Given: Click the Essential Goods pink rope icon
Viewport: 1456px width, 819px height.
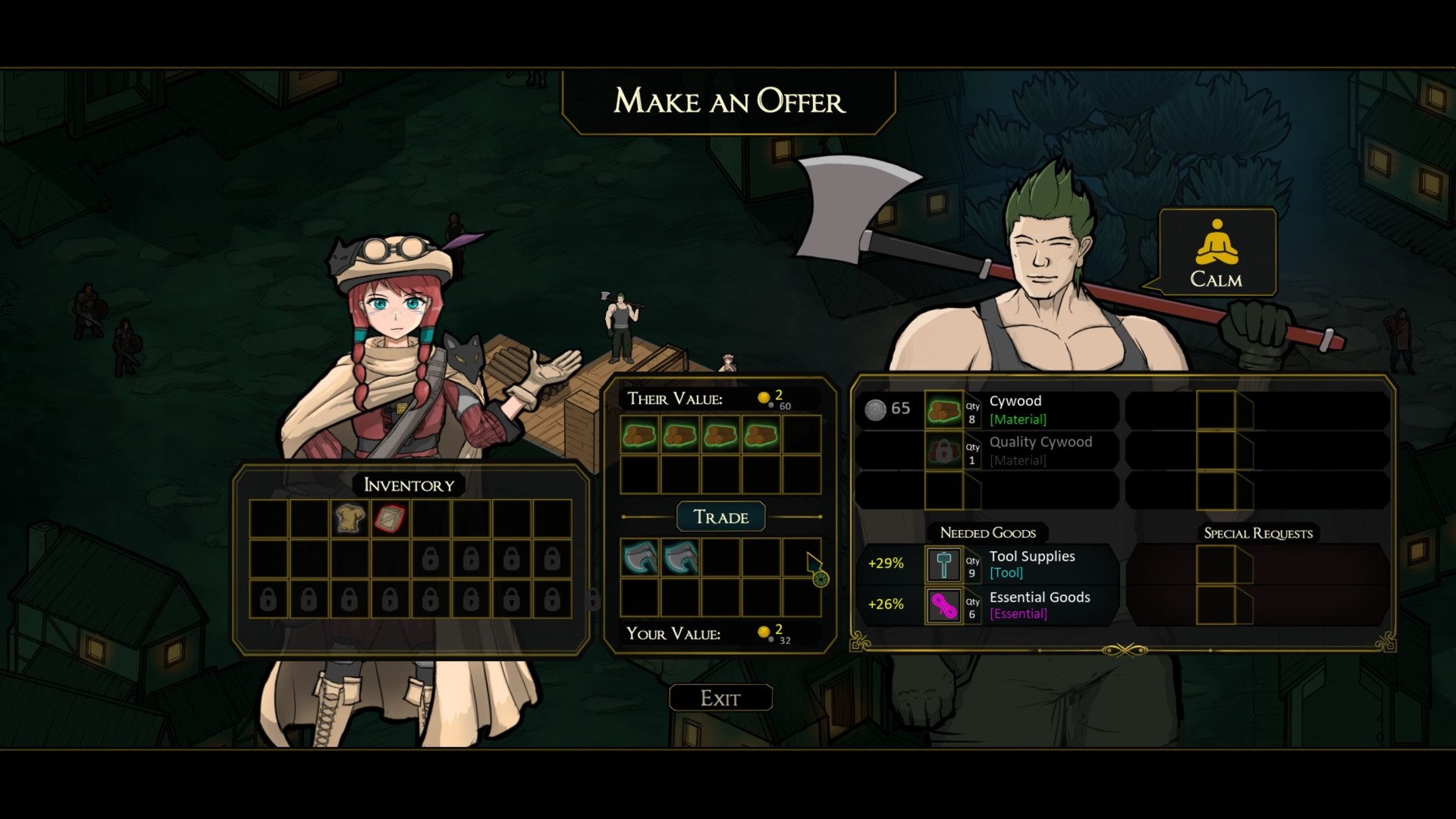Looking at the screenshot, I should point(943,605).
